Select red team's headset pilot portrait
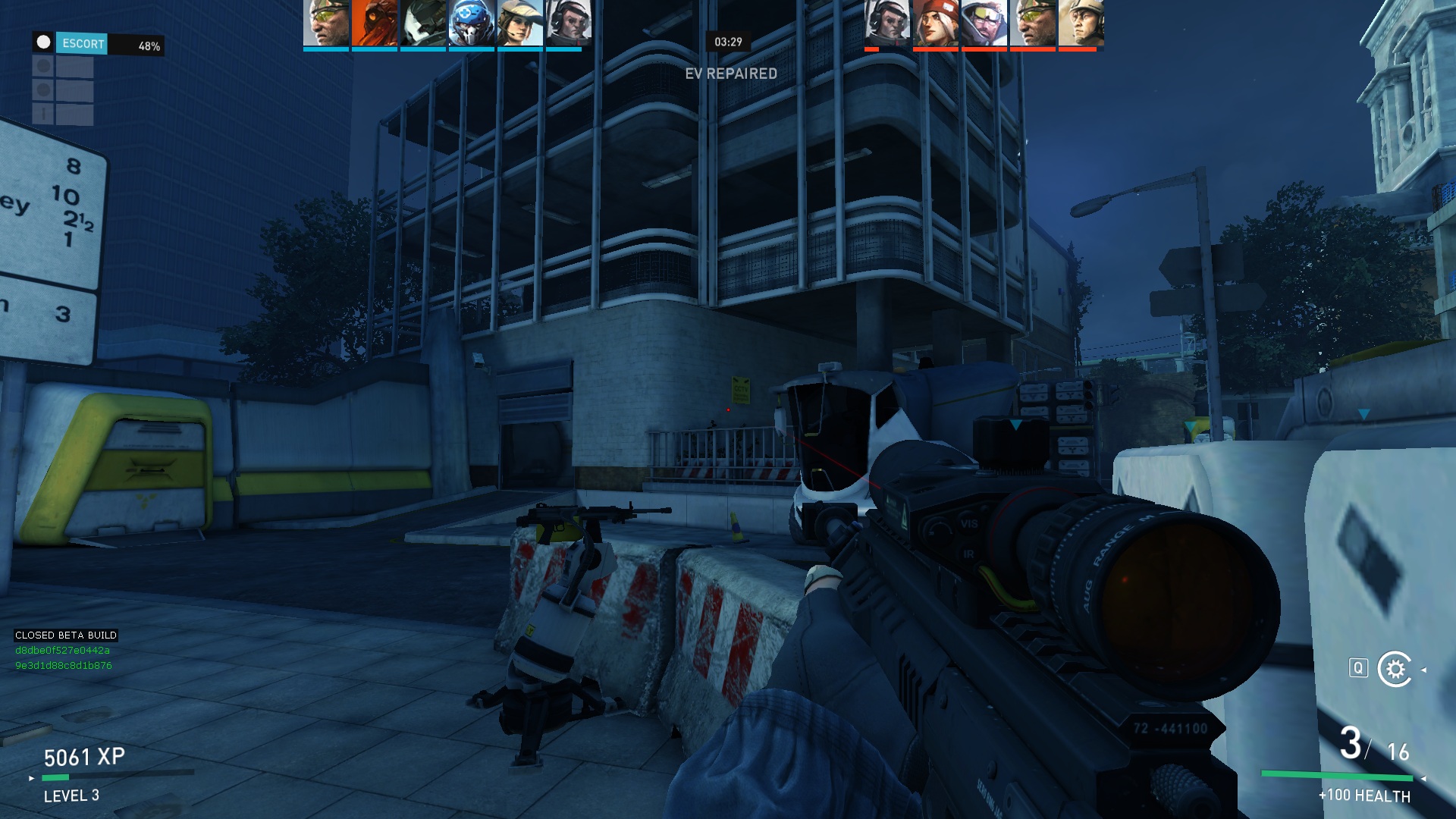Viewport: 1456px width, 819px height. (x=887, y=23)
